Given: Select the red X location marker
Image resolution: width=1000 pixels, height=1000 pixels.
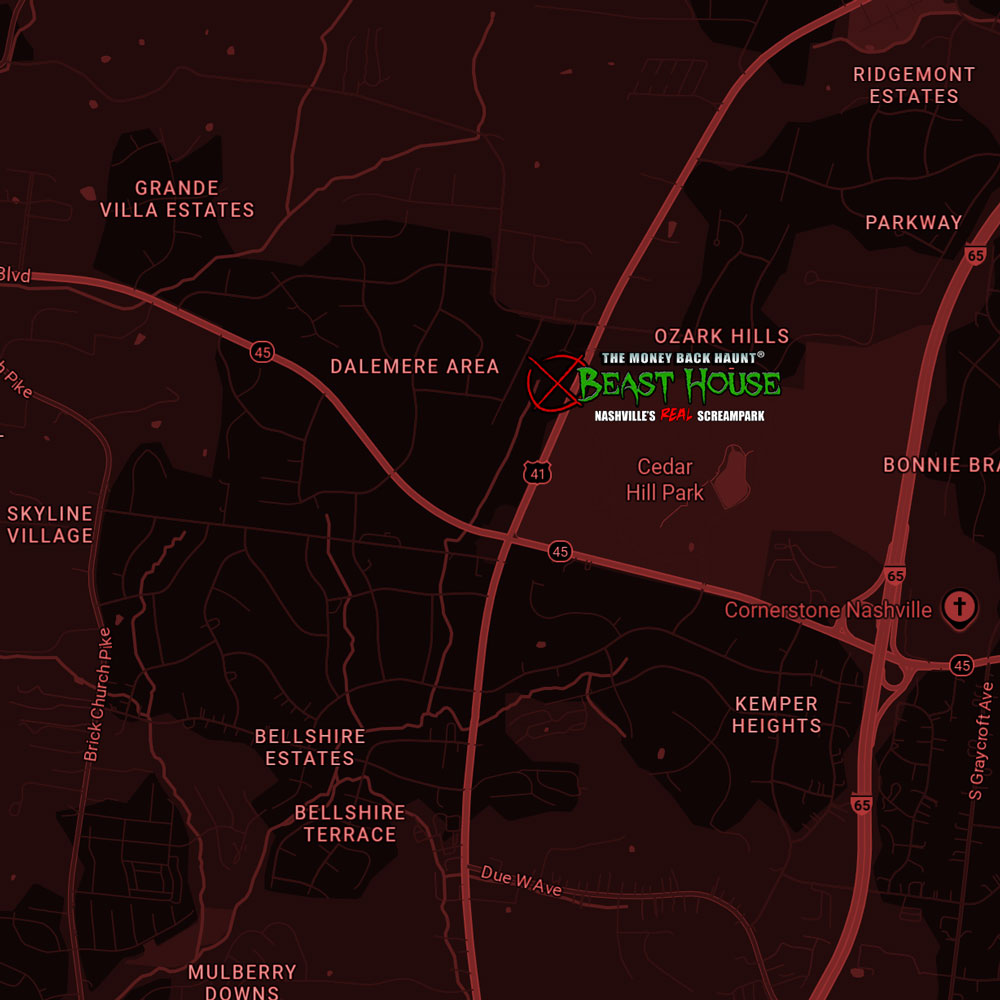Looking at the screenshot, I should (x=555, y=383).
